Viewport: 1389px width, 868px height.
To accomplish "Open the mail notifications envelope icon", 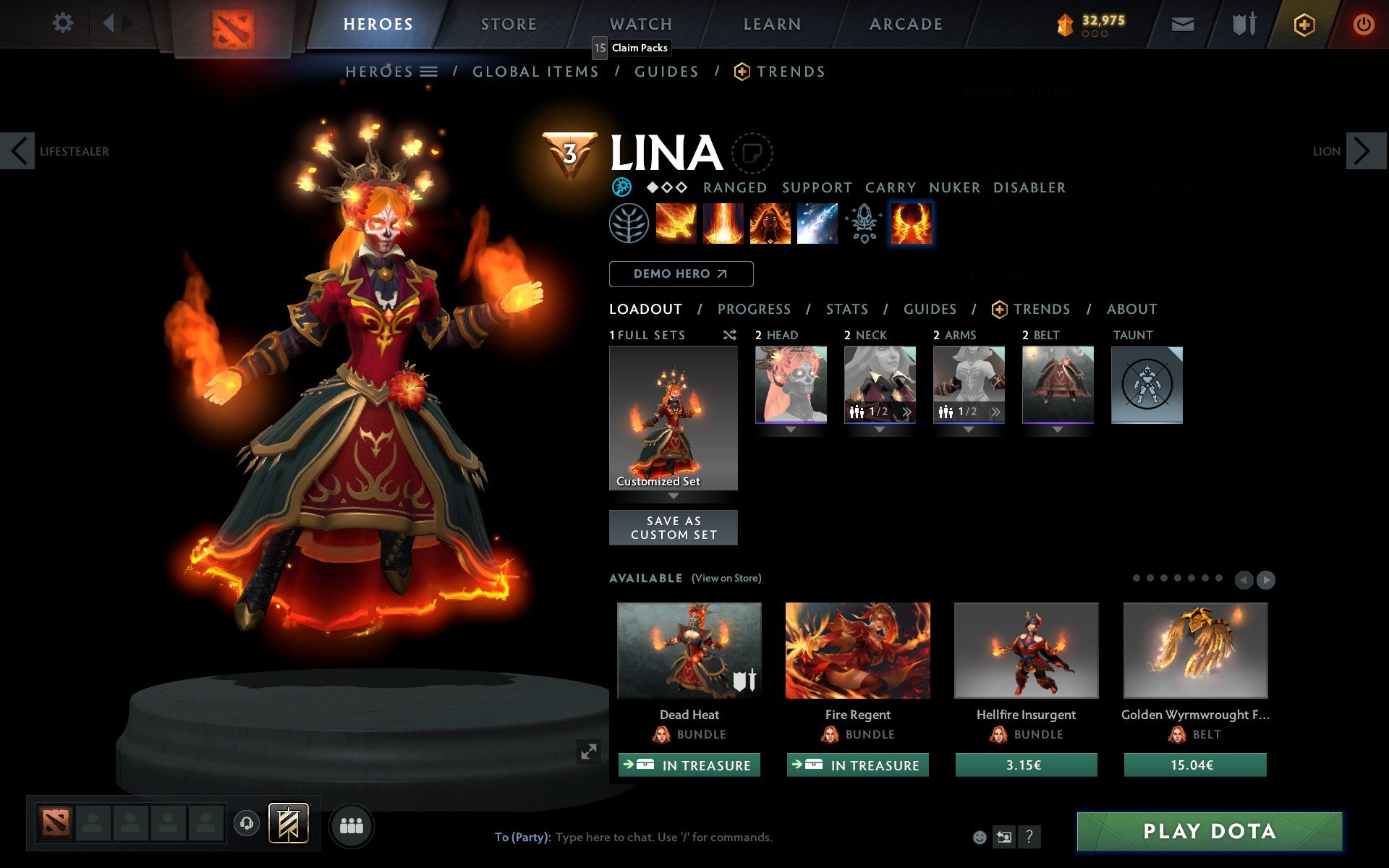I will pyautogui.click(x=1182, y=23).
